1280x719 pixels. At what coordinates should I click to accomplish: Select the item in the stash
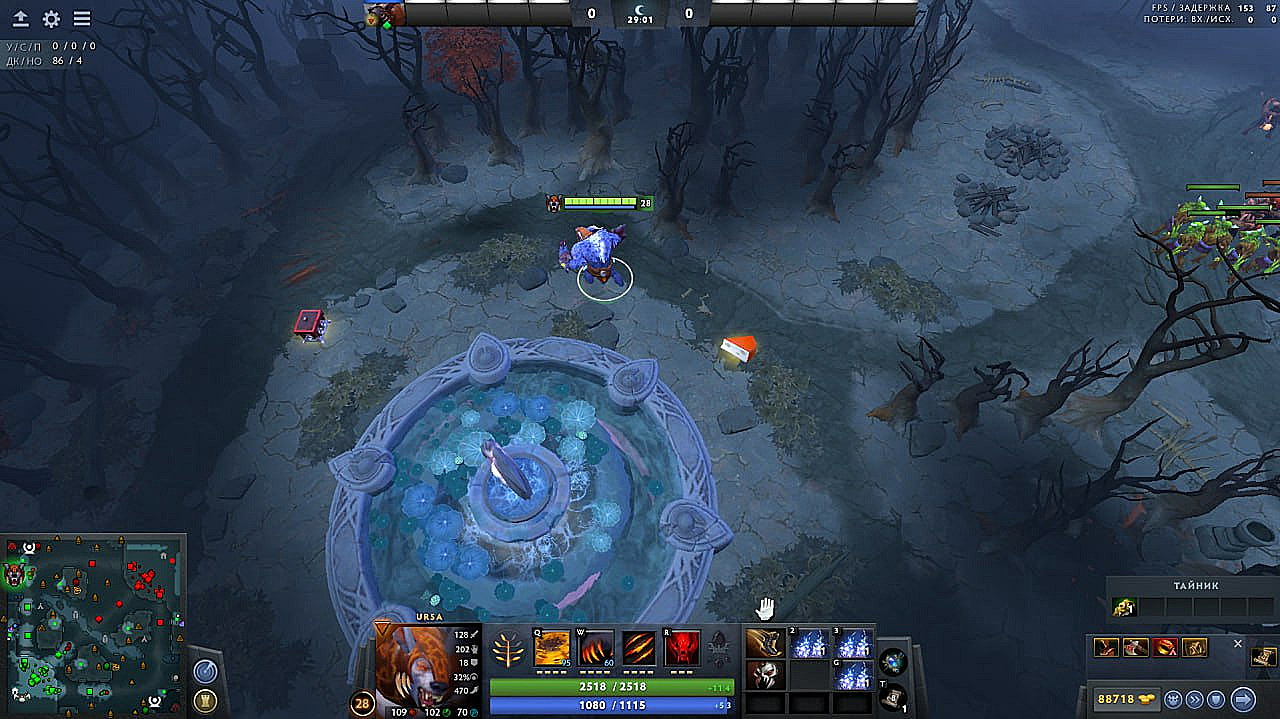1124,607
